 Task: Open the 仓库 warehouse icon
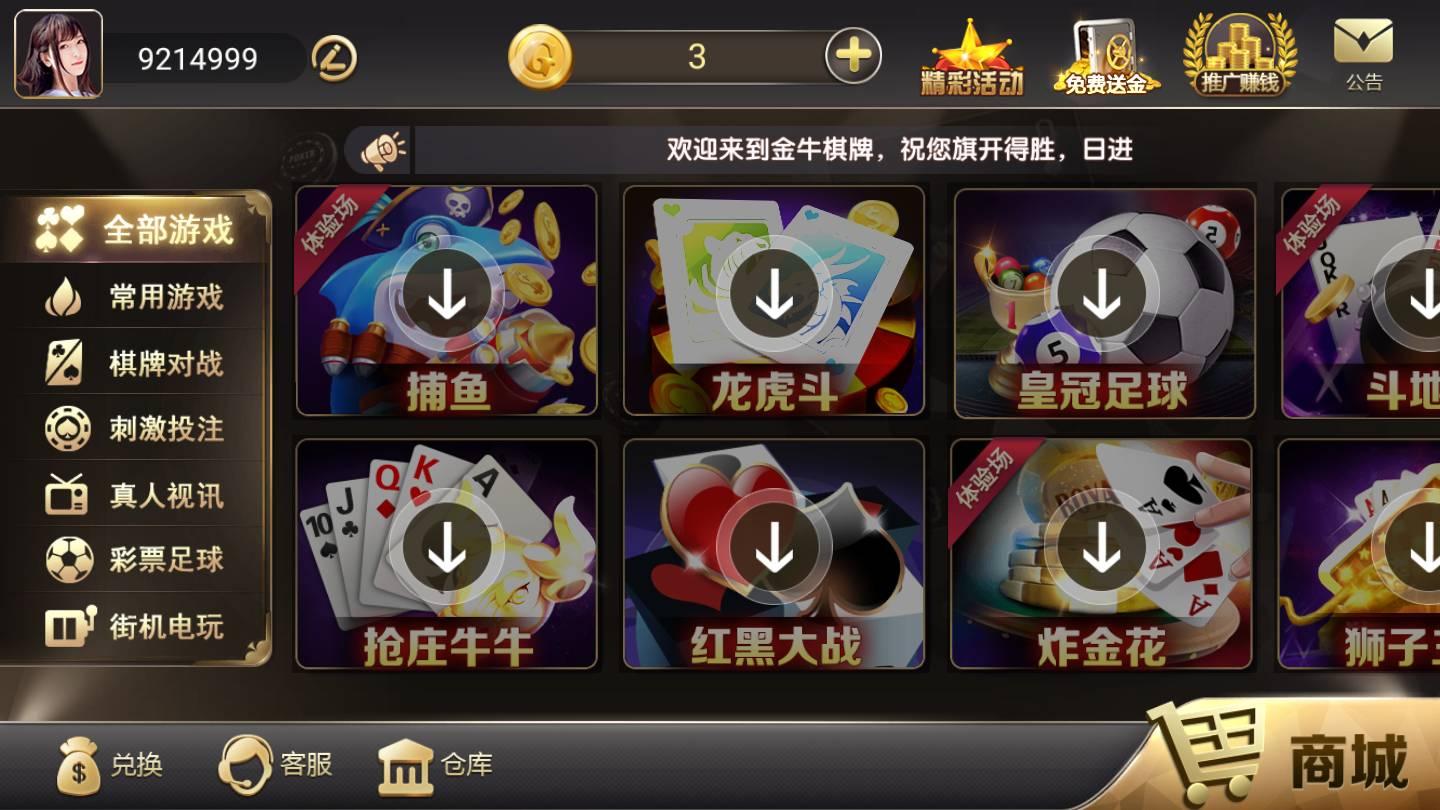coord(408,767)
